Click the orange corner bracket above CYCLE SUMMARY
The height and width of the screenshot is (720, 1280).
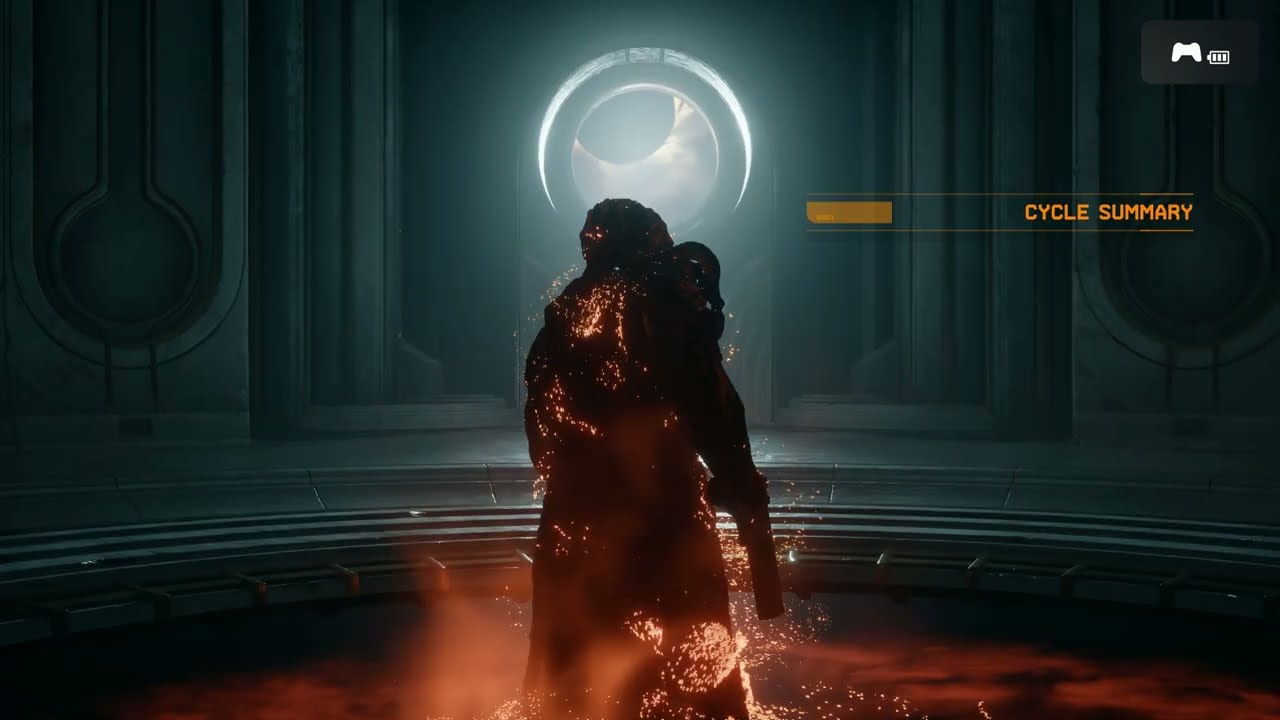pyautogui.click(x=1165, y=194)
